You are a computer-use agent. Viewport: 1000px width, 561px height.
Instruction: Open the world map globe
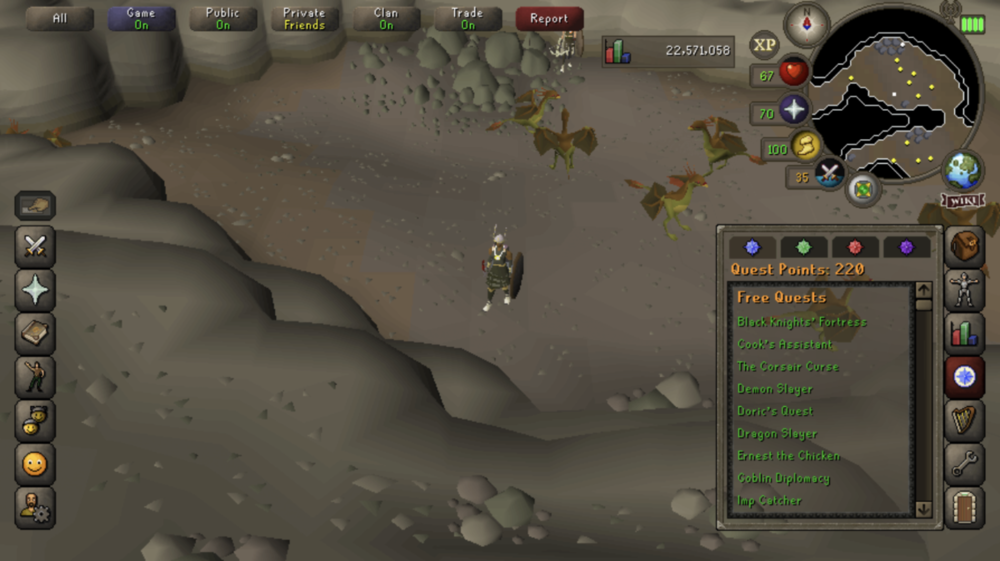tap(963, 170)
